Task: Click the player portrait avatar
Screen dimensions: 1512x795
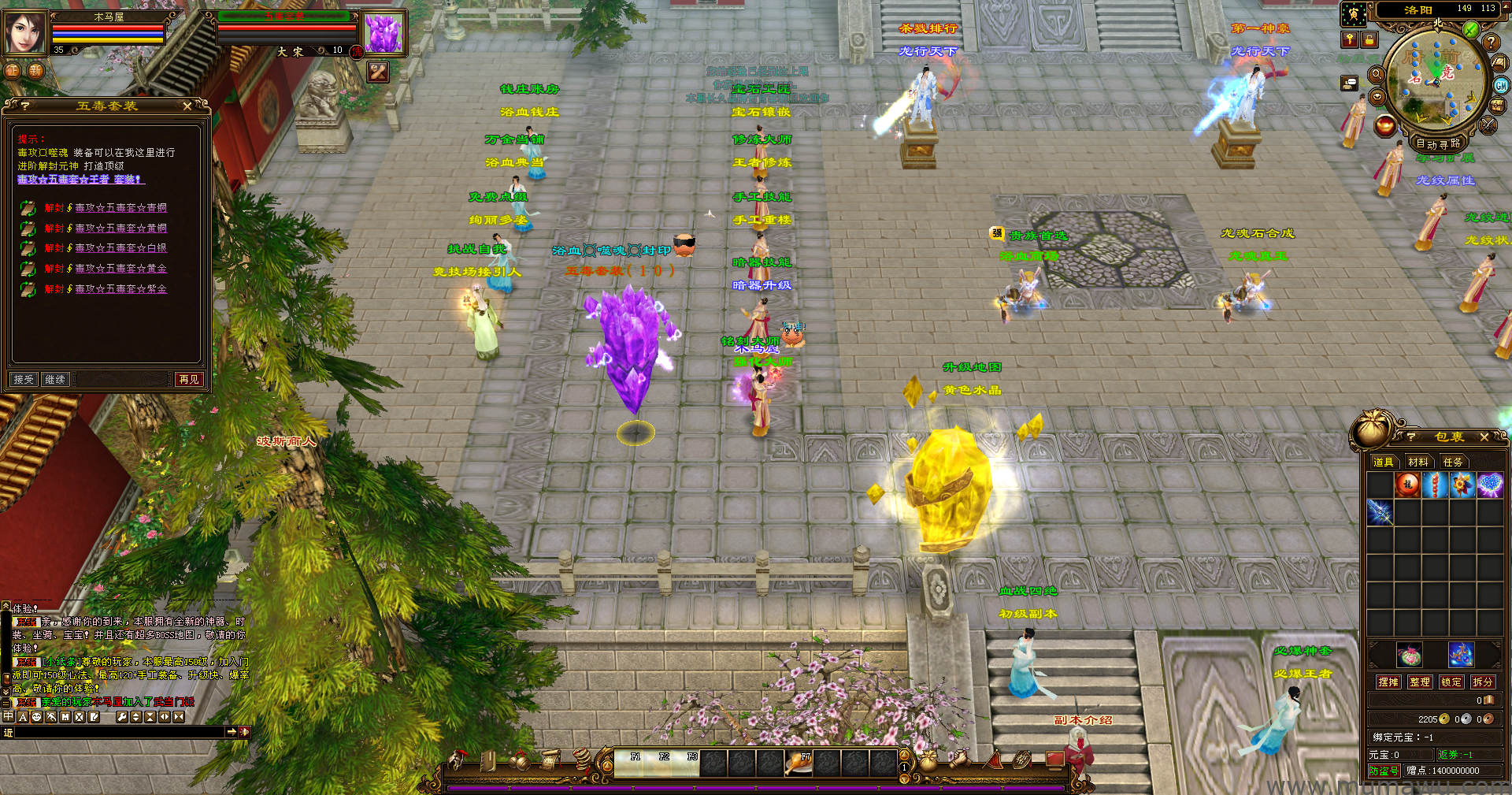Action: click(25, 33)
